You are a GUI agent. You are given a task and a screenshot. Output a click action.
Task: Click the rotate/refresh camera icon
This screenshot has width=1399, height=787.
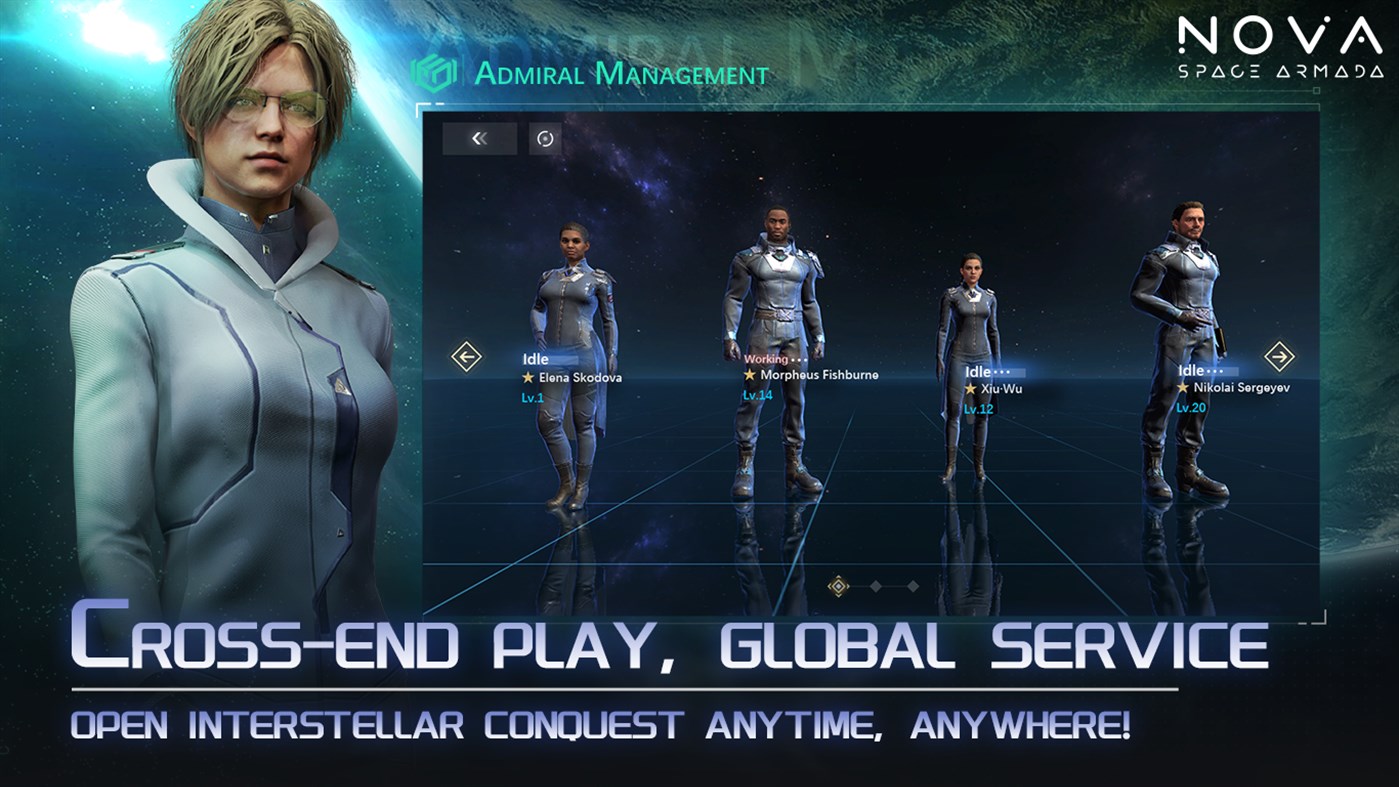point(545,139)
